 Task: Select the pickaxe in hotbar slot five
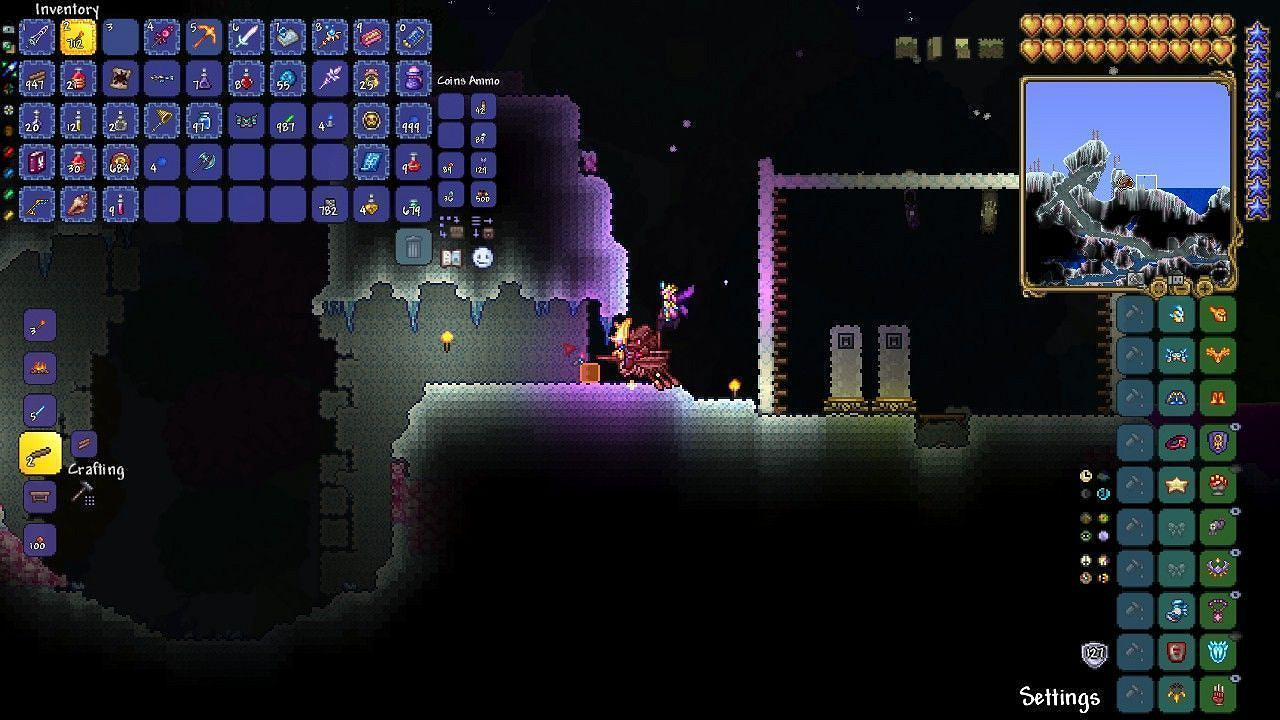(x=203, y=36)
